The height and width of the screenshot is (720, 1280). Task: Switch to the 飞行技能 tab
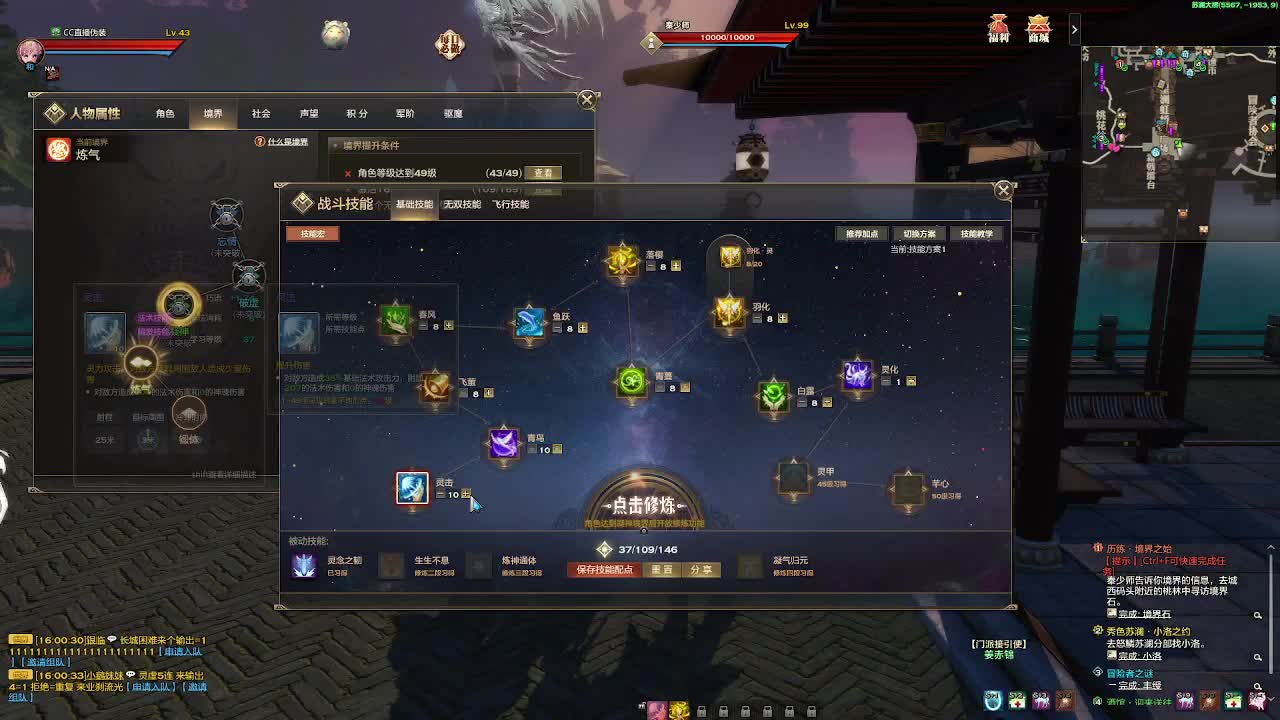pos(513,205)
